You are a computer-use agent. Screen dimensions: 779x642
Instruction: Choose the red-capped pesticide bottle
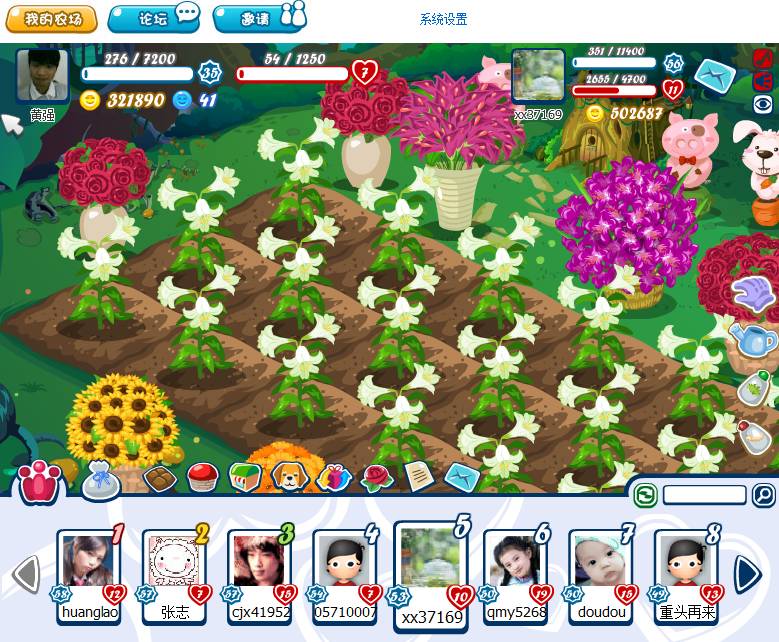[755, 435]
